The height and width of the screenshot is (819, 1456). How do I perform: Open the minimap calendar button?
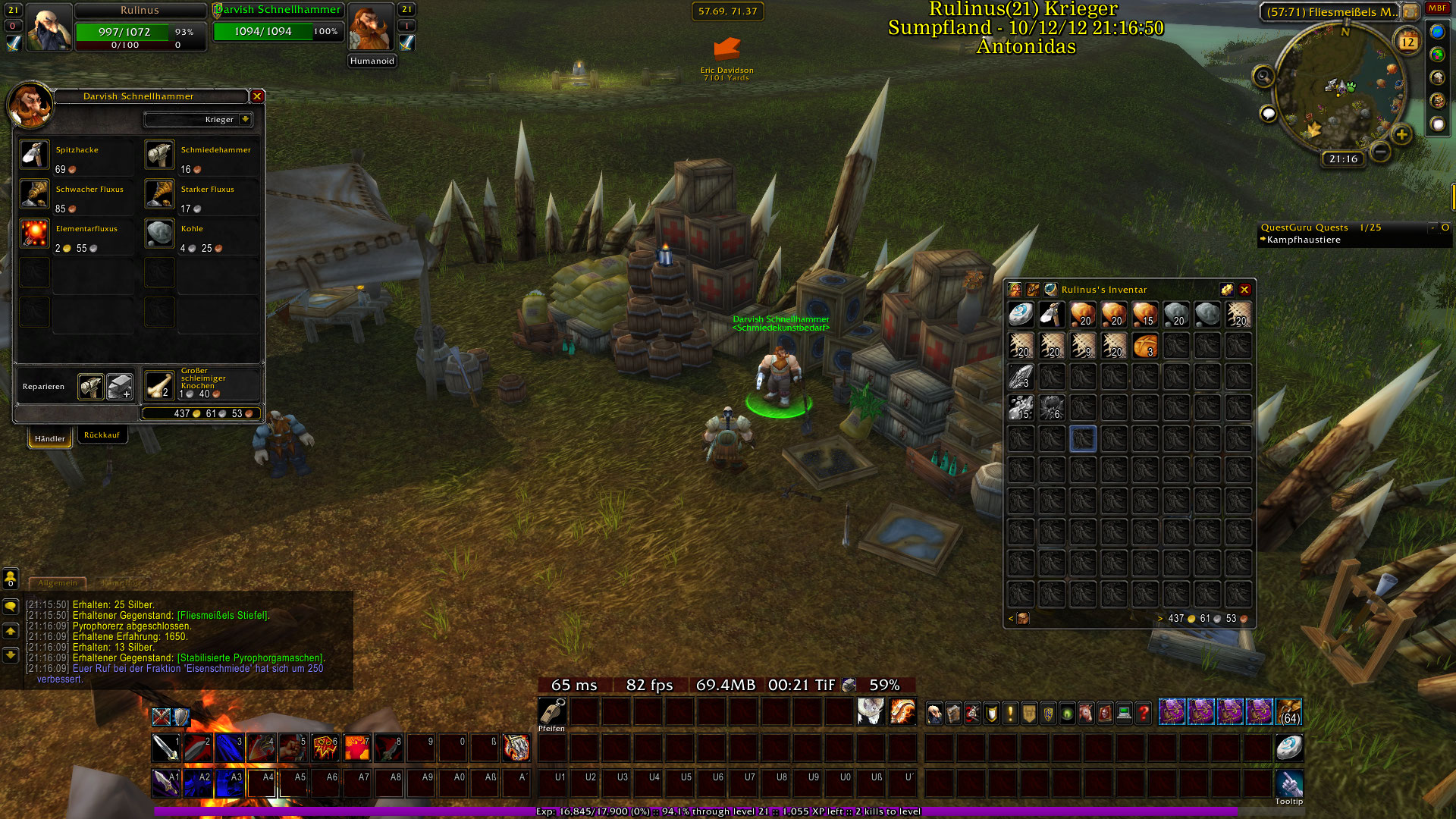(x=1407, y=42)
